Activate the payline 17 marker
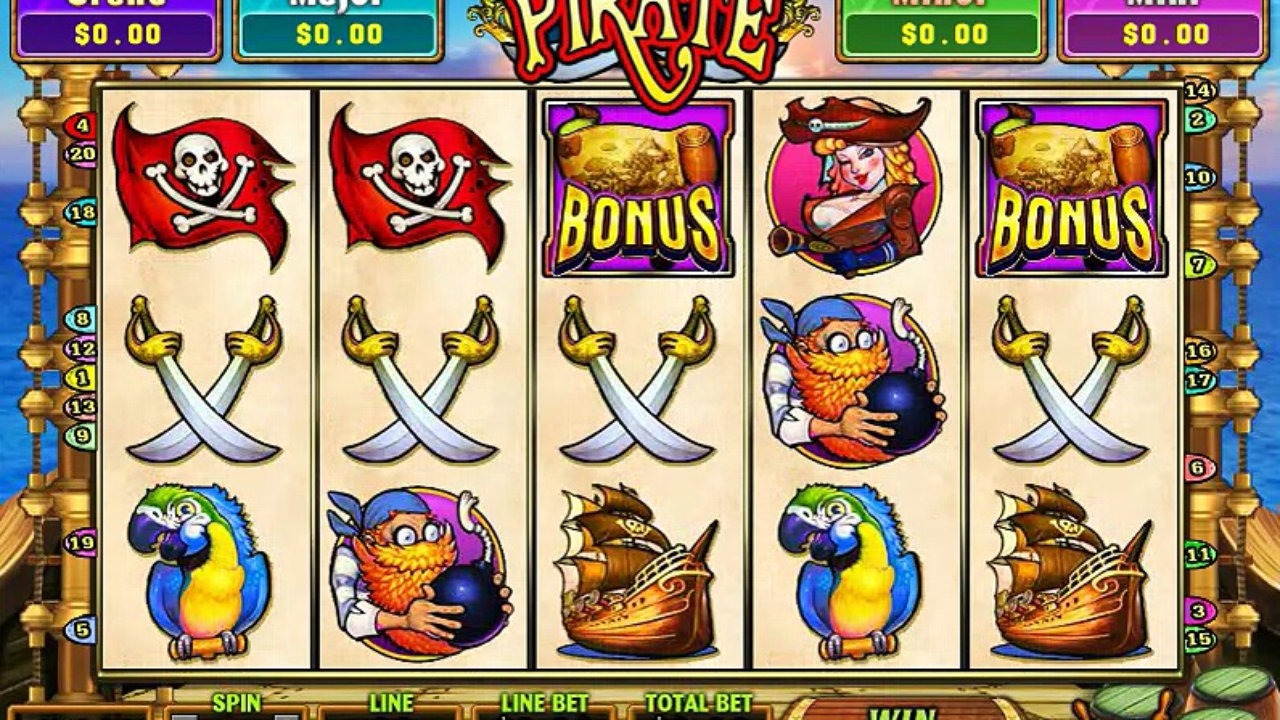This screenshot has width=1280, height=720. tap(1199, 380)
